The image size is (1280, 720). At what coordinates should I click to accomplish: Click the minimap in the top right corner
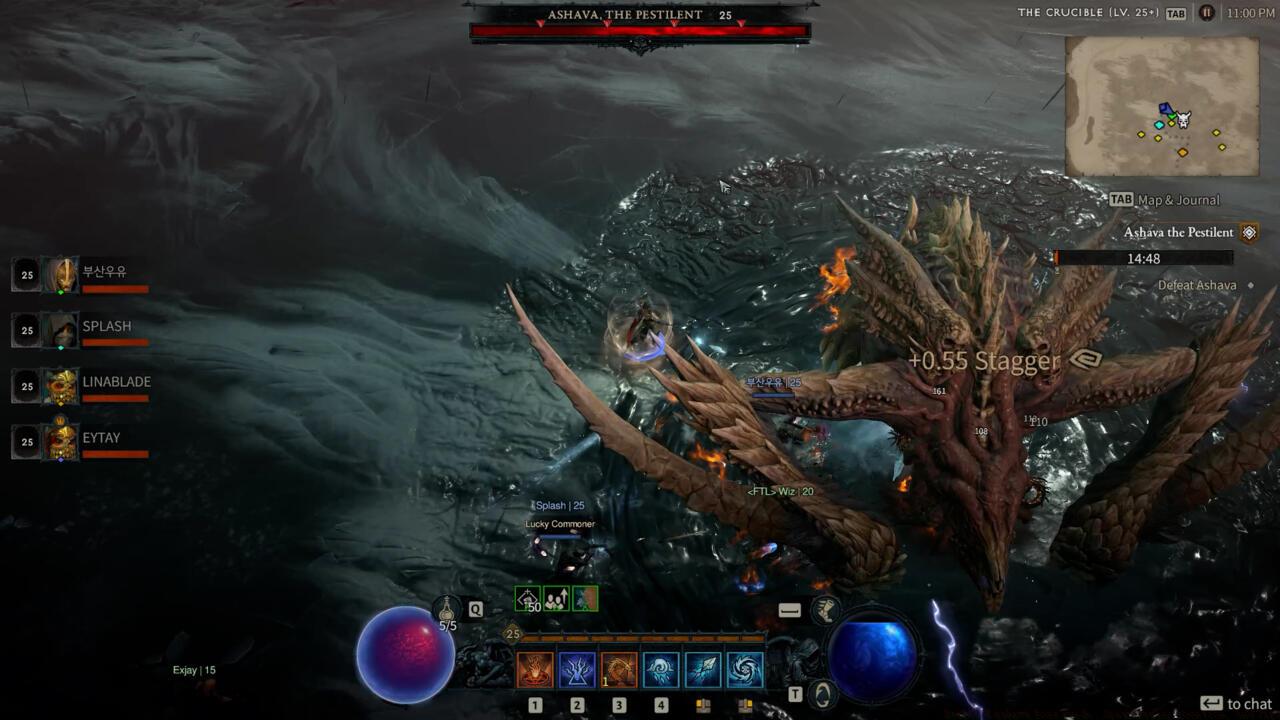coord(1161,106)
